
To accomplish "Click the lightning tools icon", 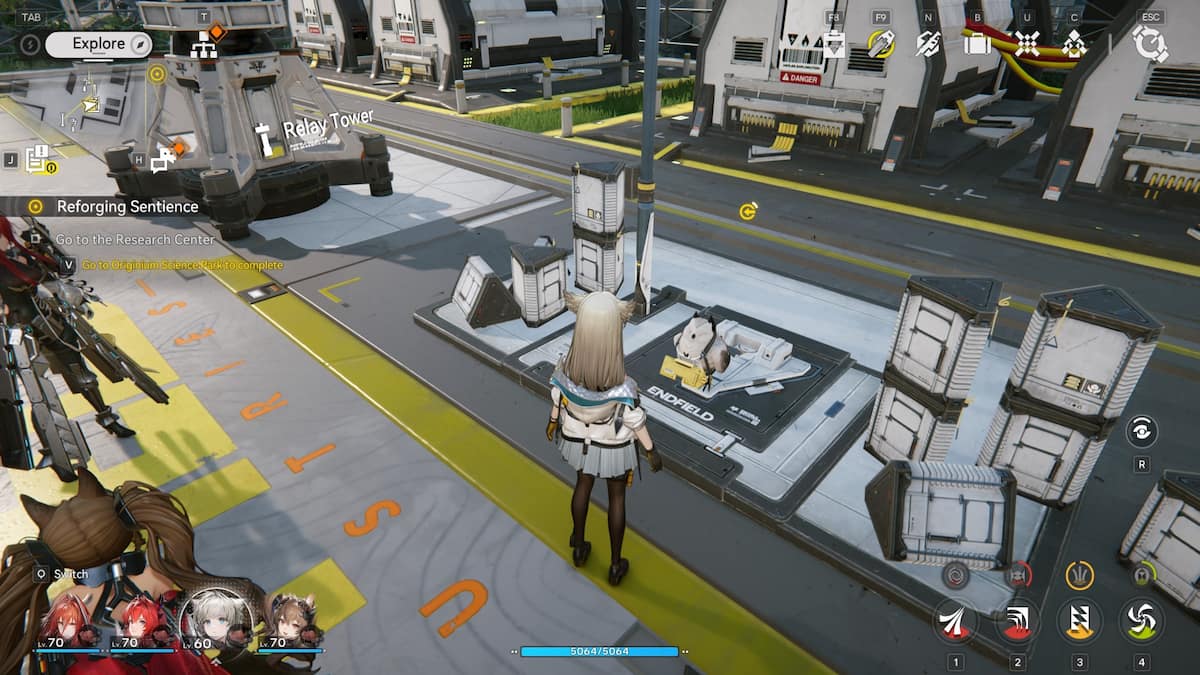I will click(x=929, y=44).
